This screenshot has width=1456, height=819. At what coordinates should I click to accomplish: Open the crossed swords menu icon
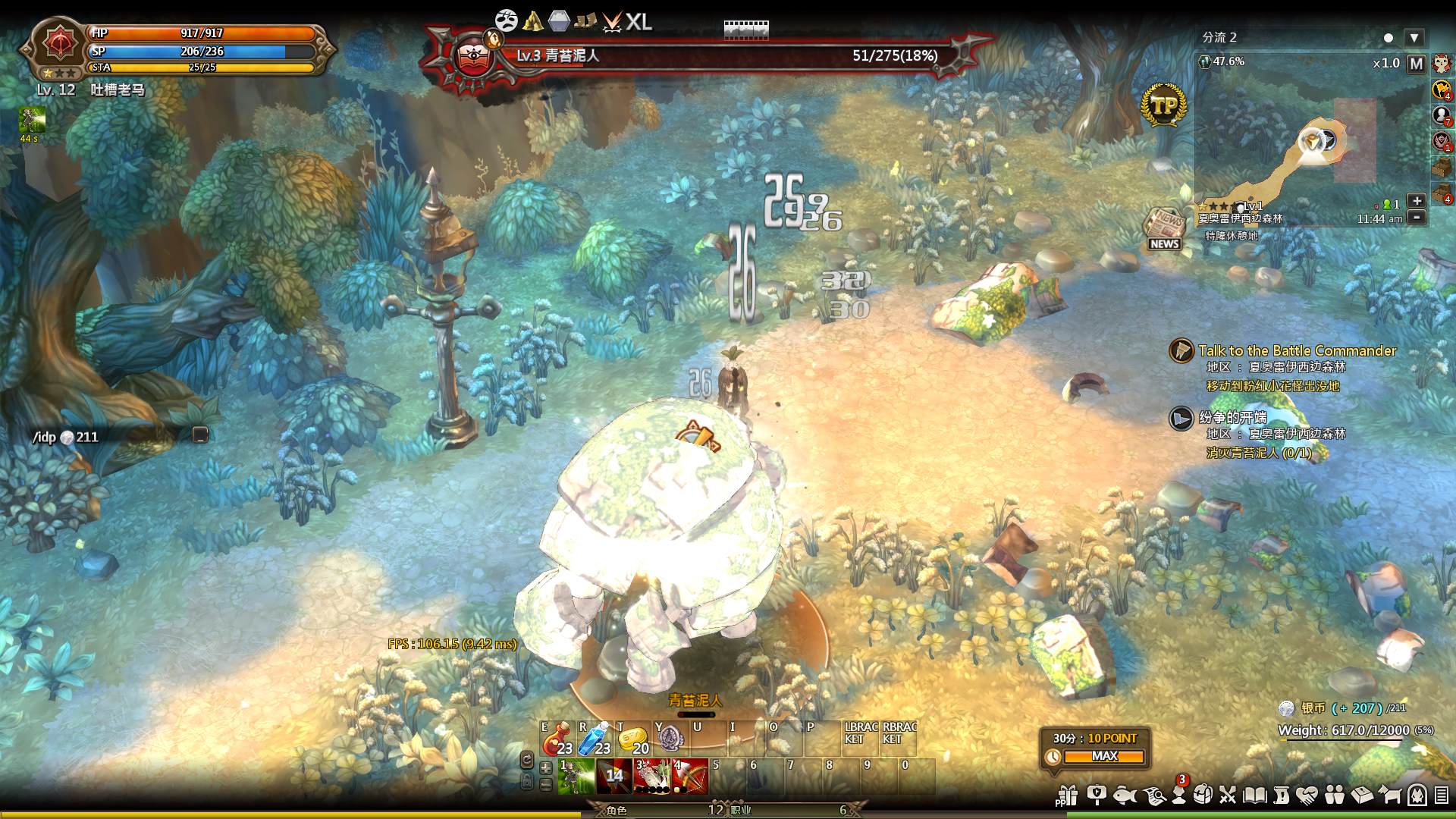[1228, 795]
